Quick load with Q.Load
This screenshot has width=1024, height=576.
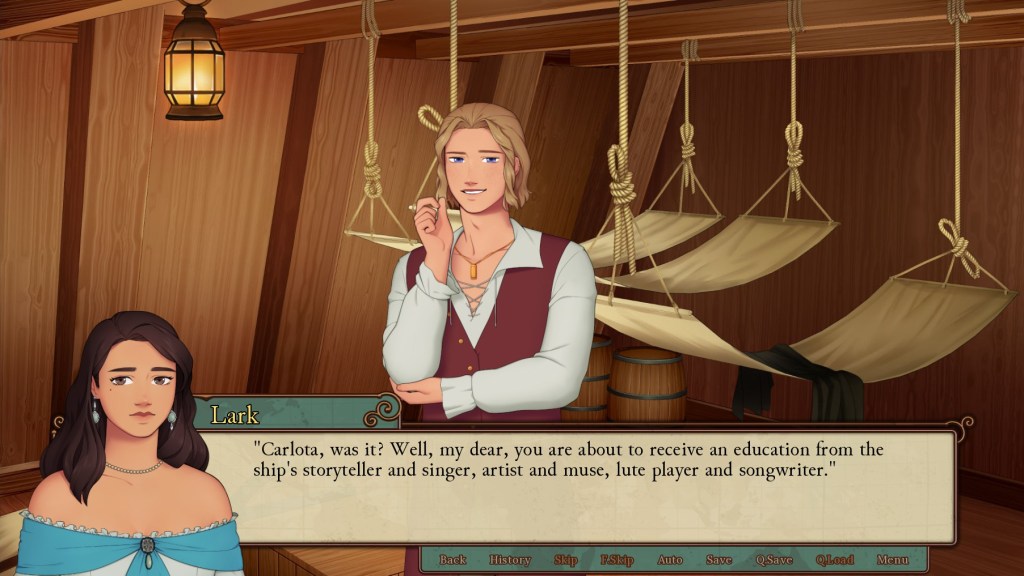click(x=834, y=560)
